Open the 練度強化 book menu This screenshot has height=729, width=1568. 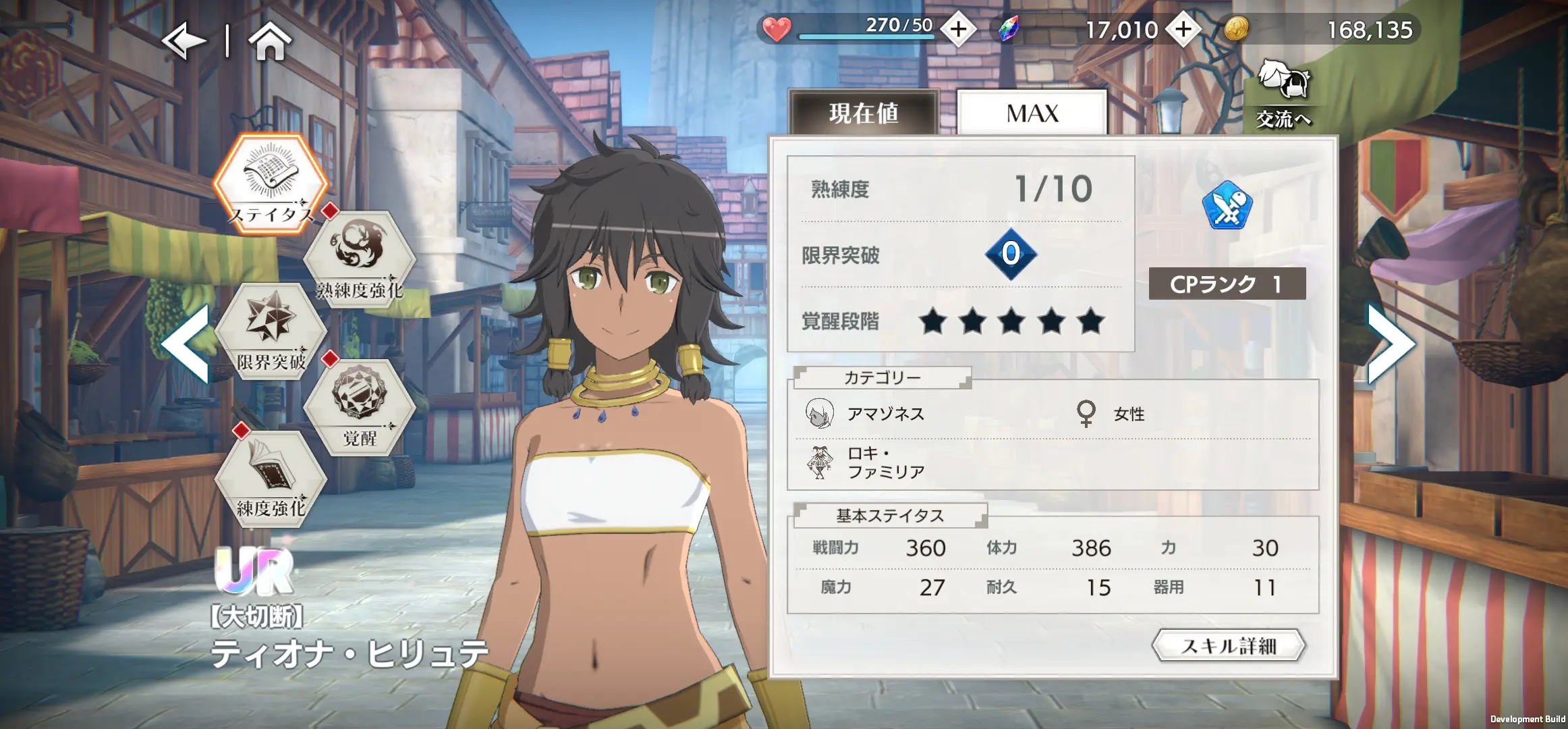coord(271,478)
